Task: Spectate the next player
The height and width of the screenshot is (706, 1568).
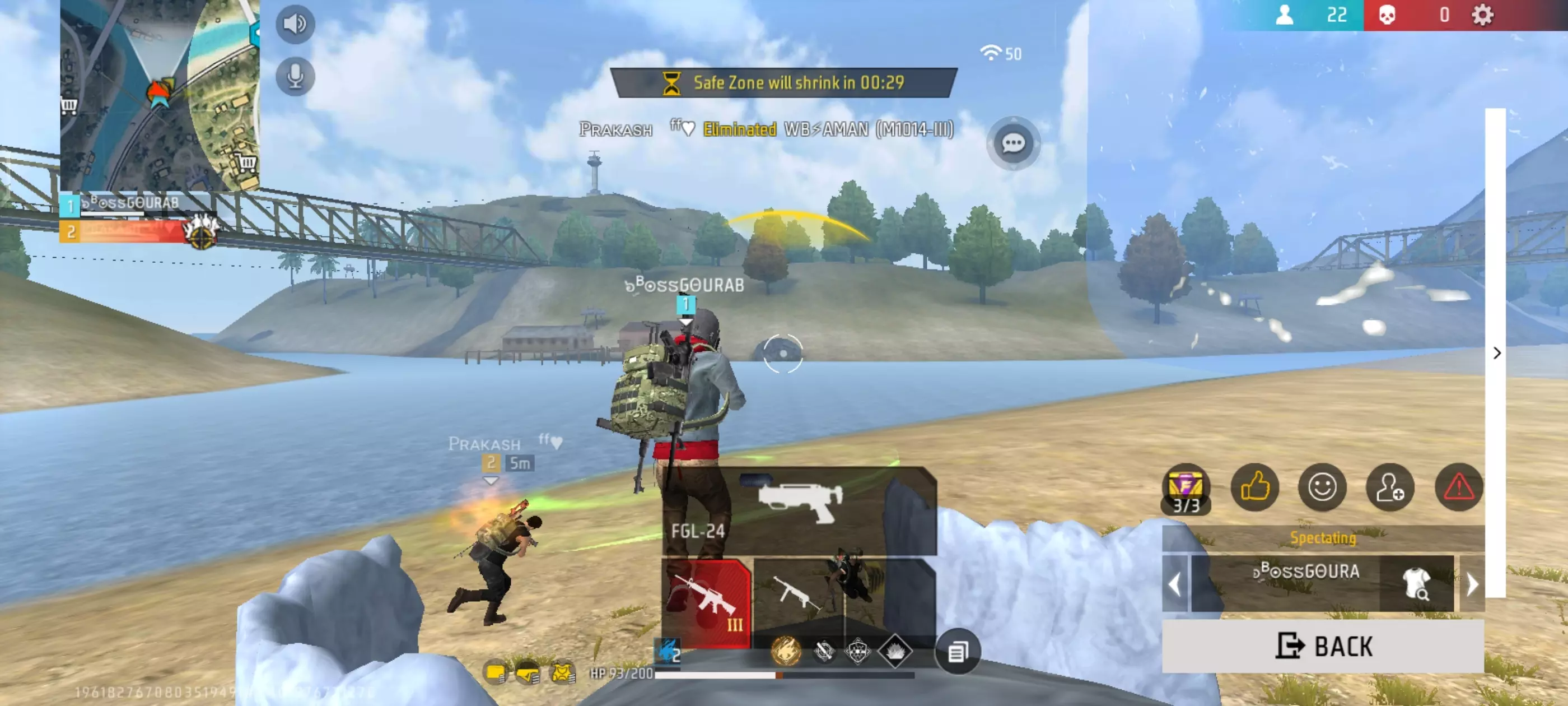Action: point(1472,584)
